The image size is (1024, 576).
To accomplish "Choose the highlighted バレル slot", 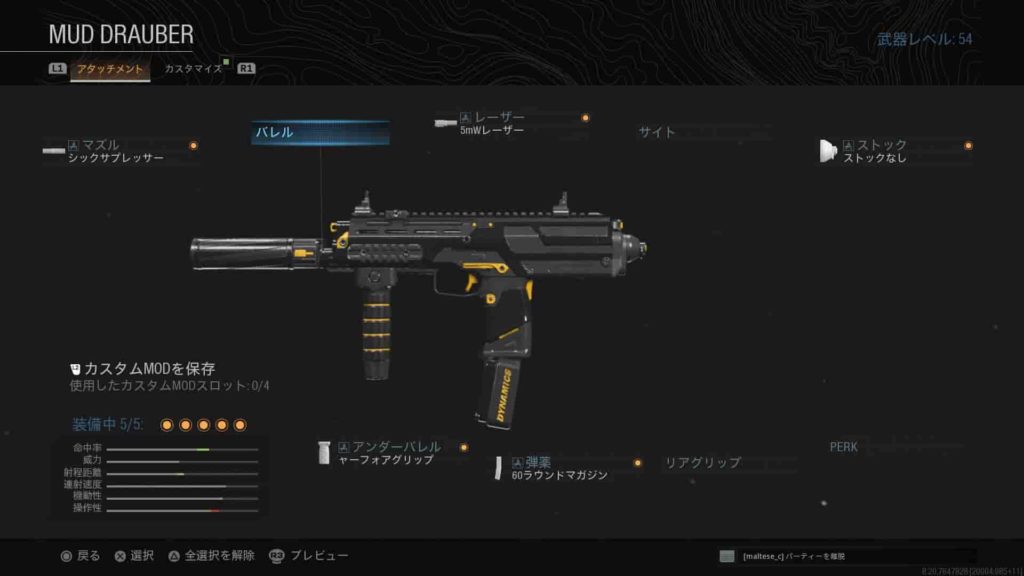I will pyautogui.click(x=320, y=133).
